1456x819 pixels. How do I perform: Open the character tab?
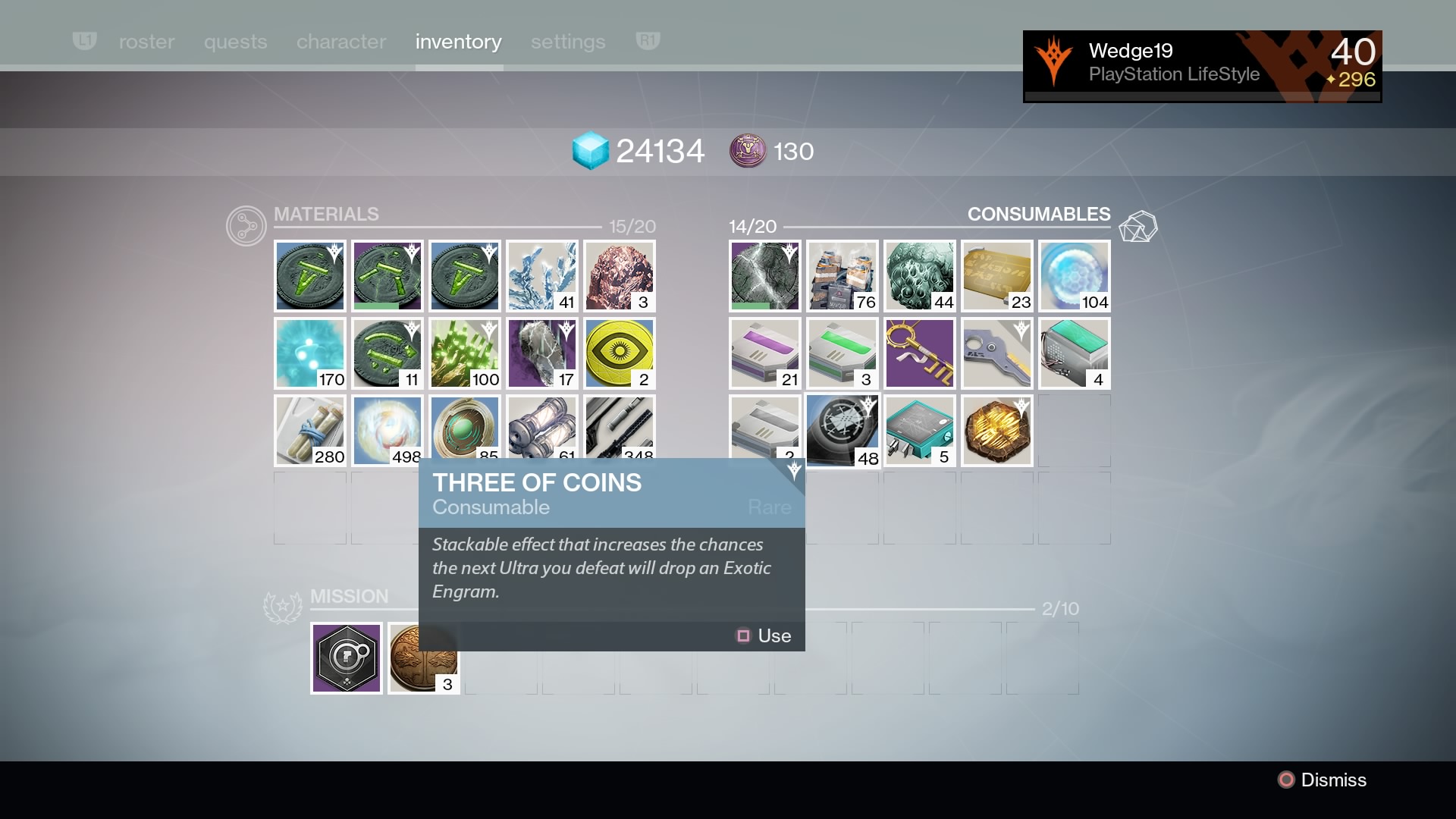(x=340, y=42)
